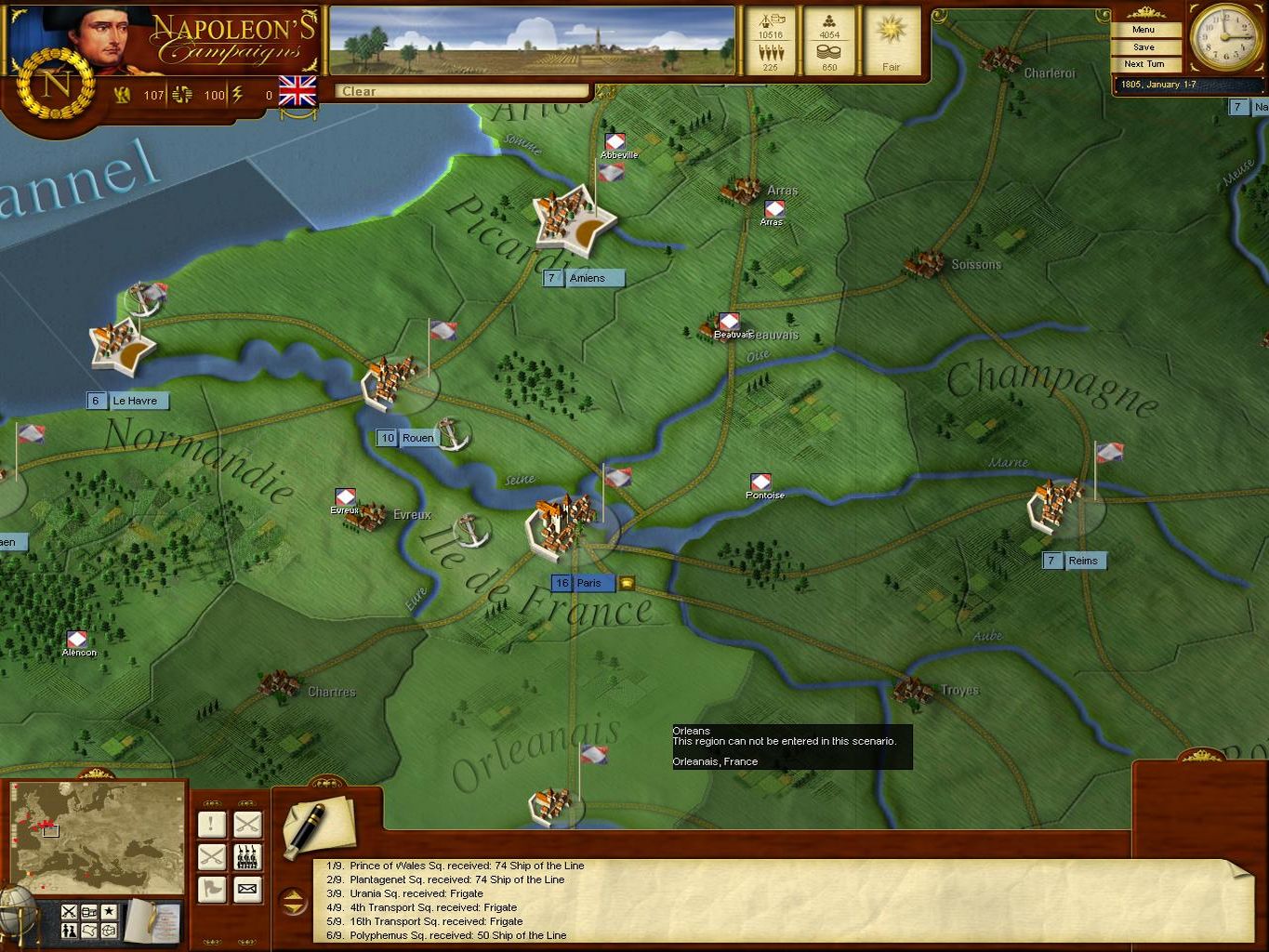Click the crossed muskets icon above the minimap
Viewport: 1269px width, 952px height.
click(70, 910)
